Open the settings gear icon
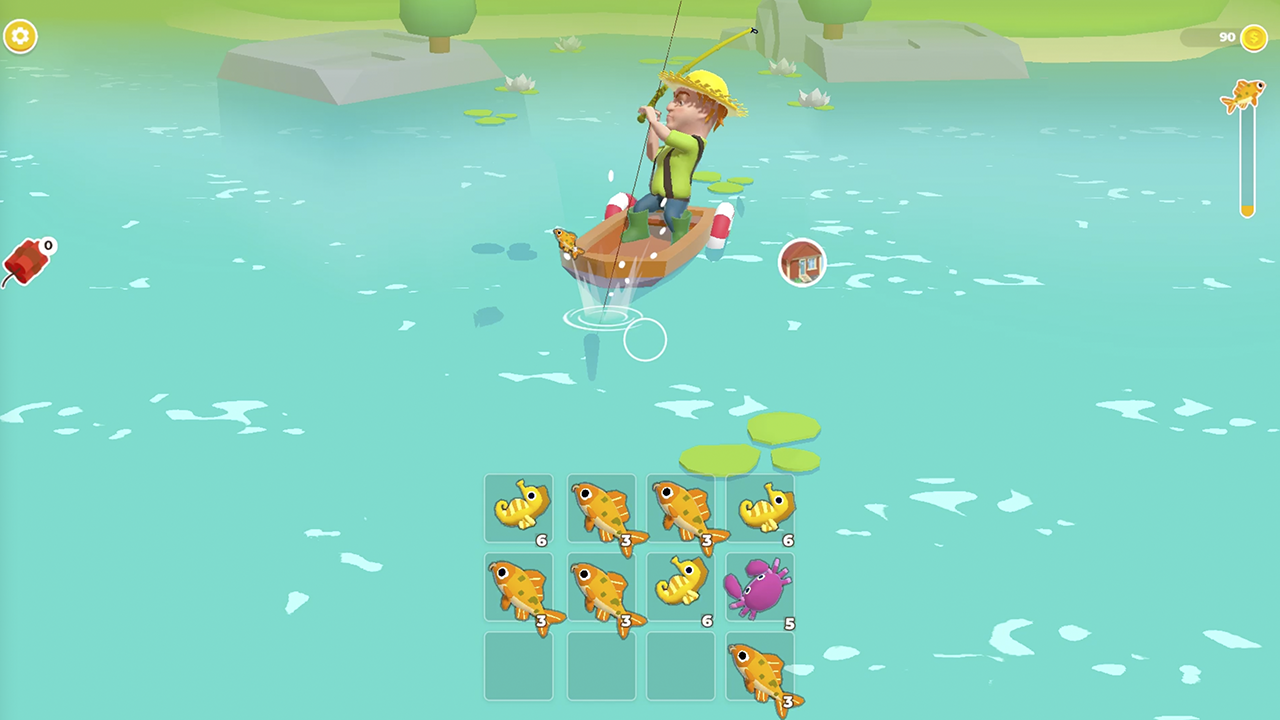This screenshot has width=1280, height=720. [x=22, y=36]
